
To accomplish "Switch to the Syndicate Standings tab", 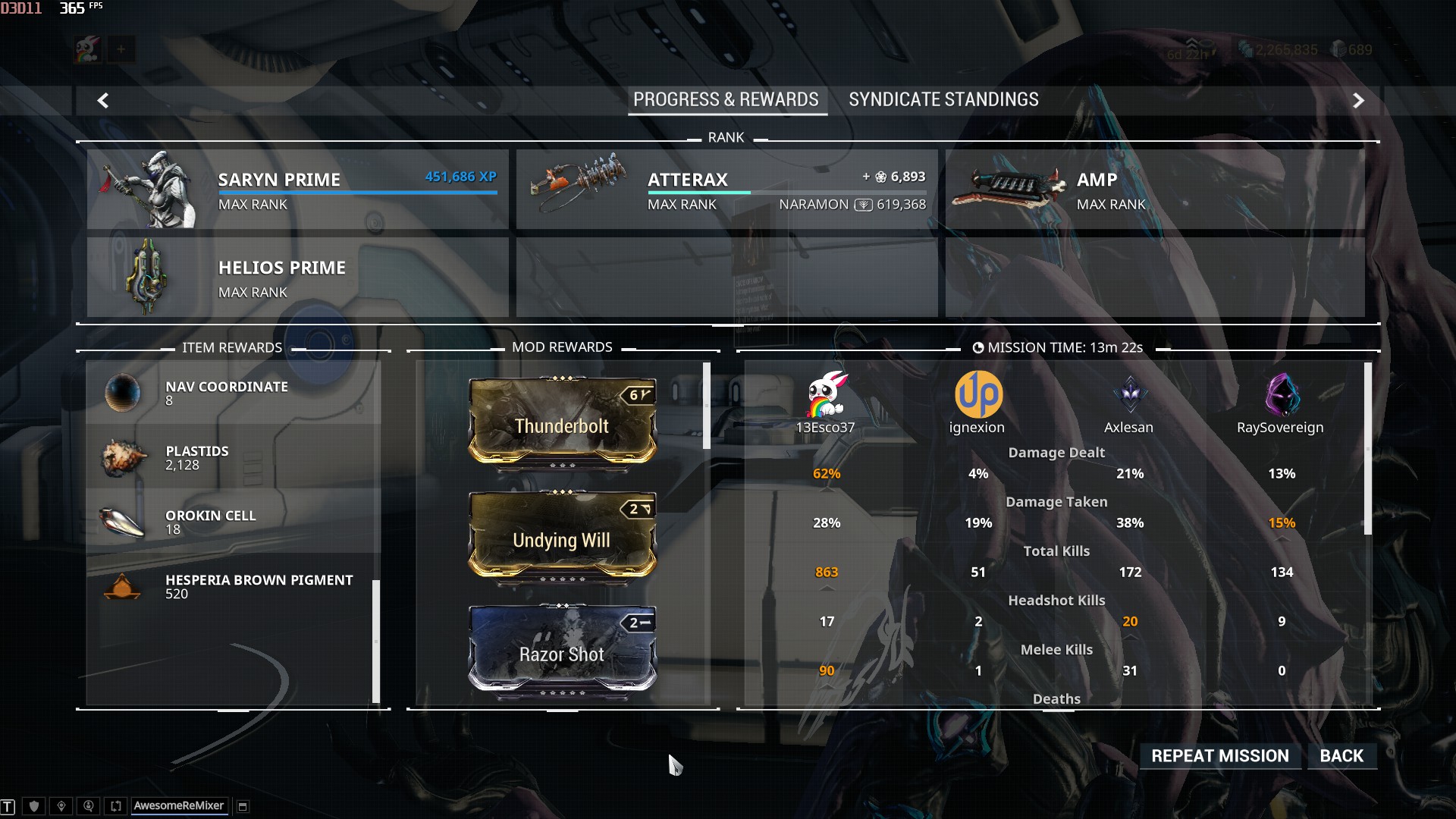I will pos(943,100).
